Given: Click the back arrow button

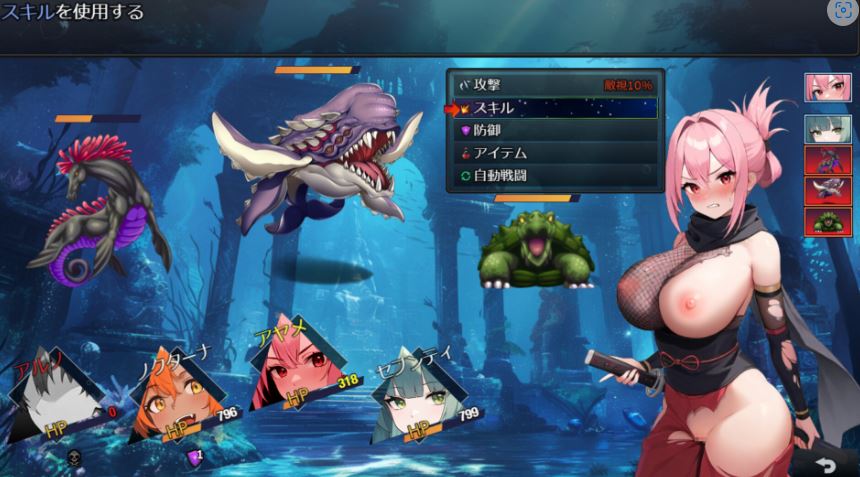Looking at the screenshot, I should pyautogui.click(x=825, y=464).
